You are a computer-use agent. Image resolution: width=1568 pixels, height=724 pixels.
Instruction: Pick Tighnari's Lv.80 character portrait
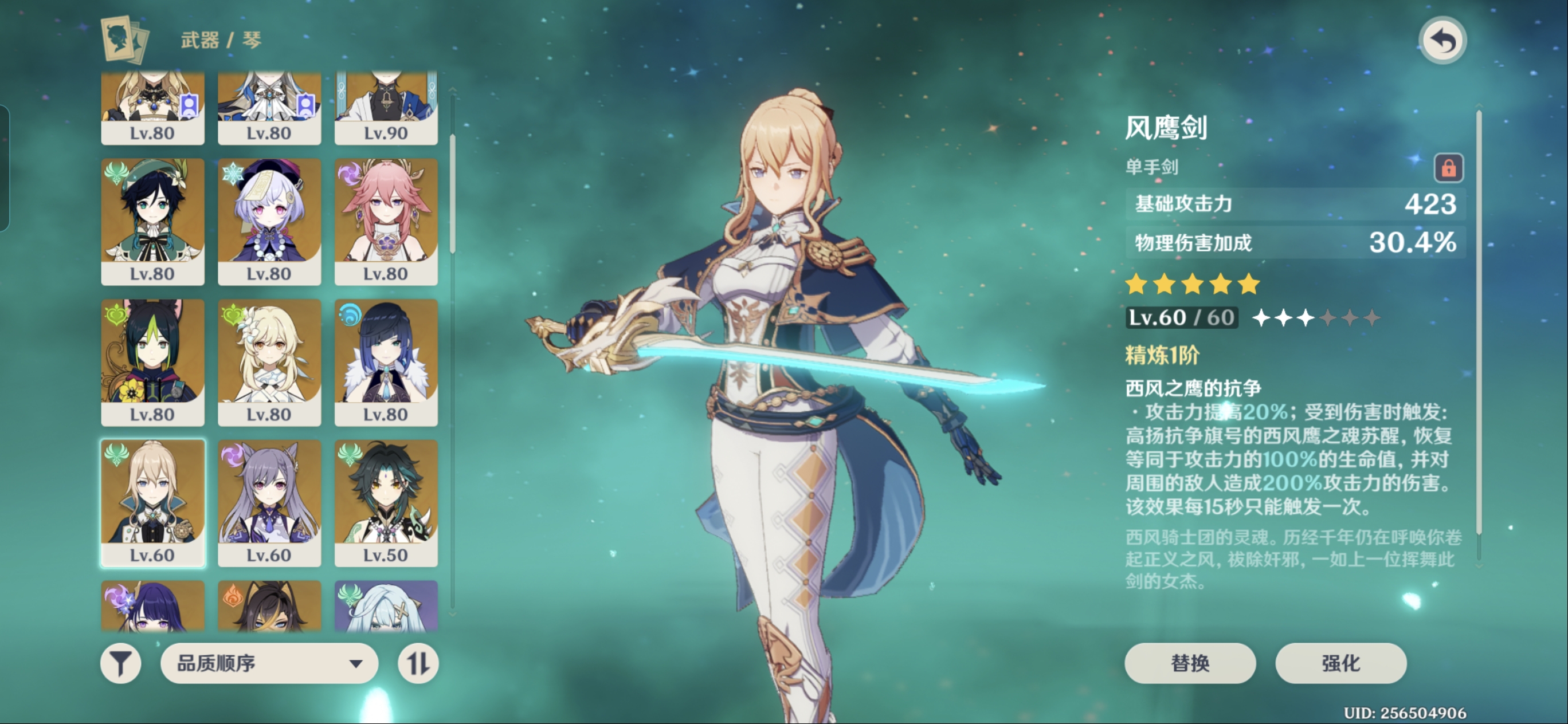[153, 362]
